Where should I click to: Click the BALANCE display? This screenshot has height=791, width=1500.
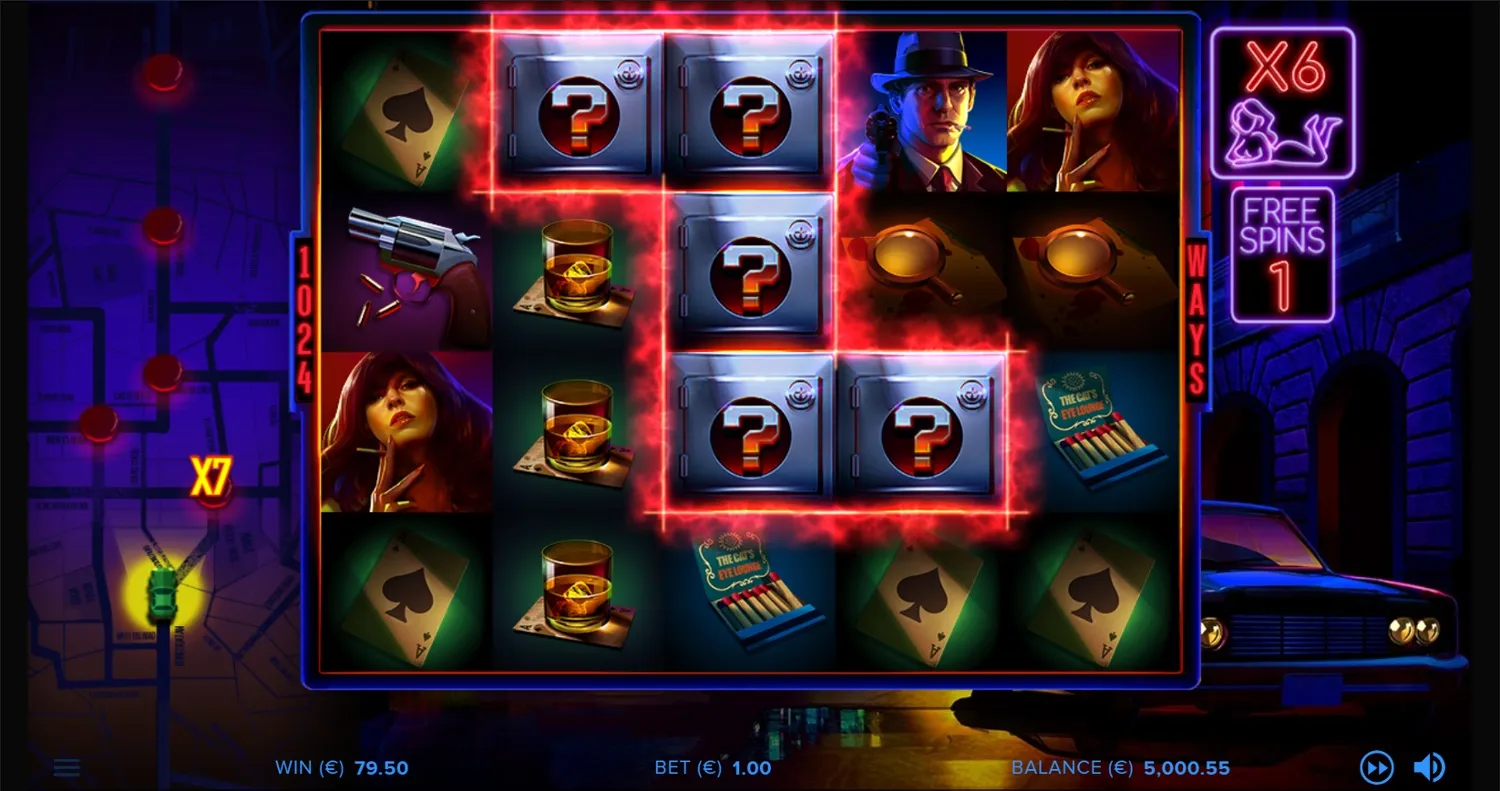point(1120,768)
